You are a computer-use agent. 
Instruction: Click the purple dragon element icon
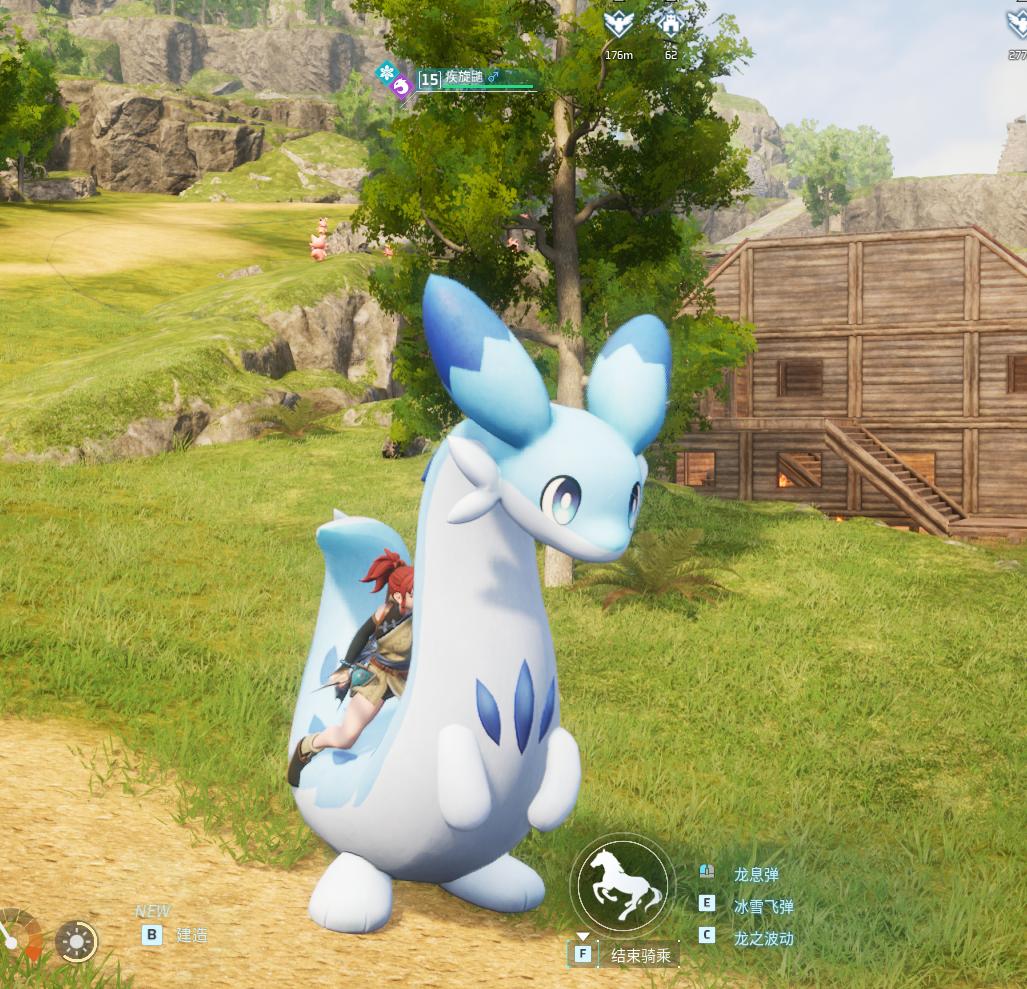[x=402, y=88]
